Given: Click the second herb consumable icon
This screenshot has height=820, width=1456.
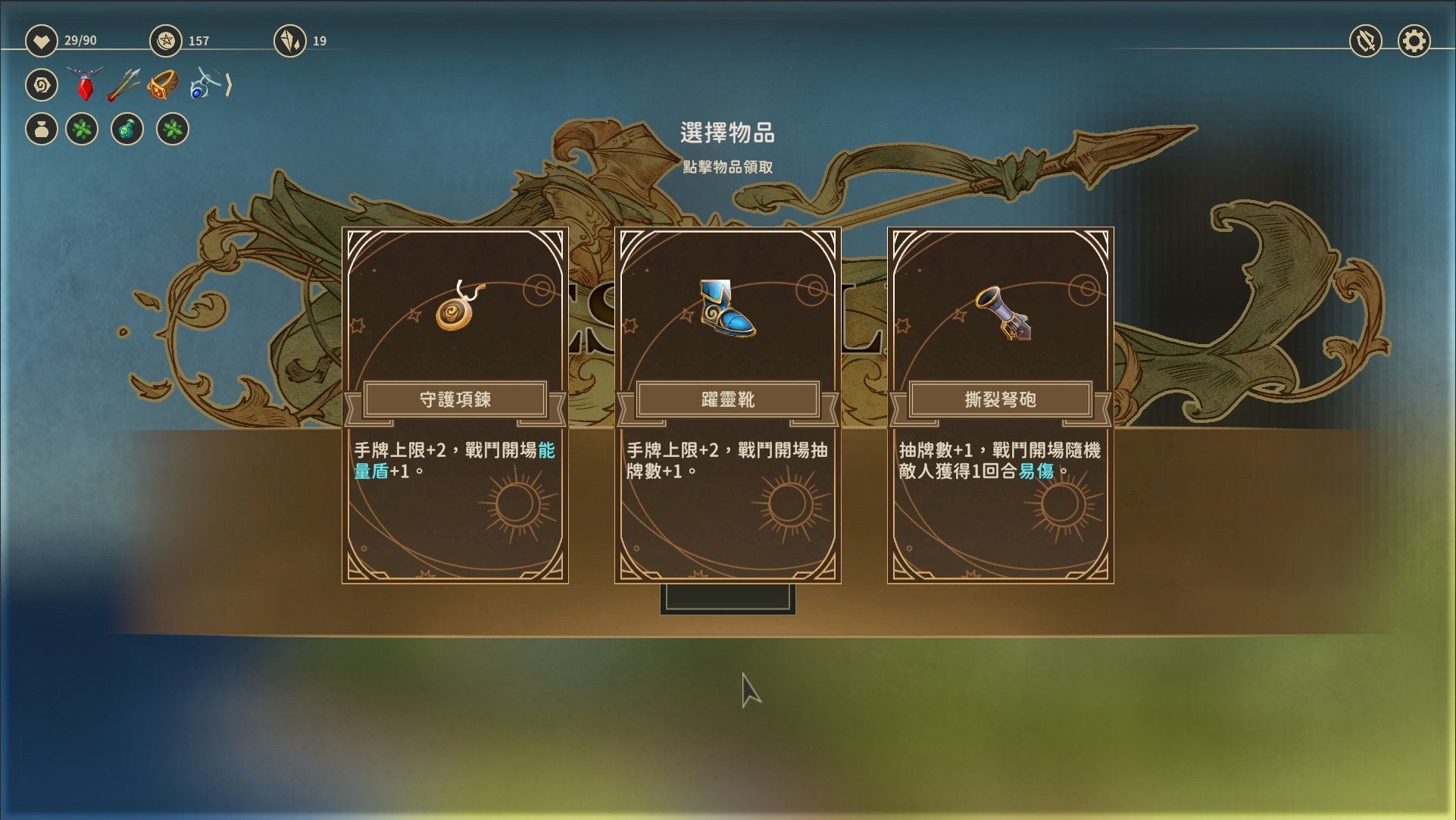Looking at the screenshot, I should (x=173, y=130).
